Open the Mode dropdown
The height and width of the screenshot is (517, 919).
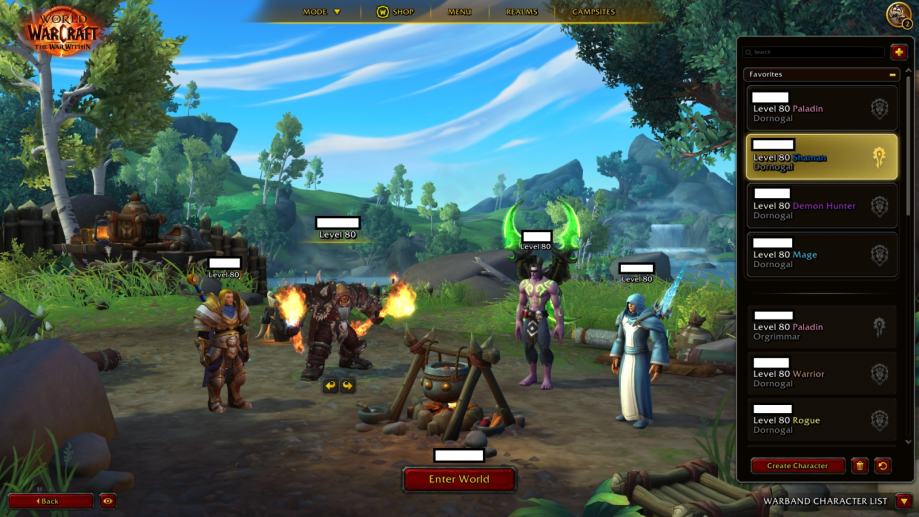322,12
